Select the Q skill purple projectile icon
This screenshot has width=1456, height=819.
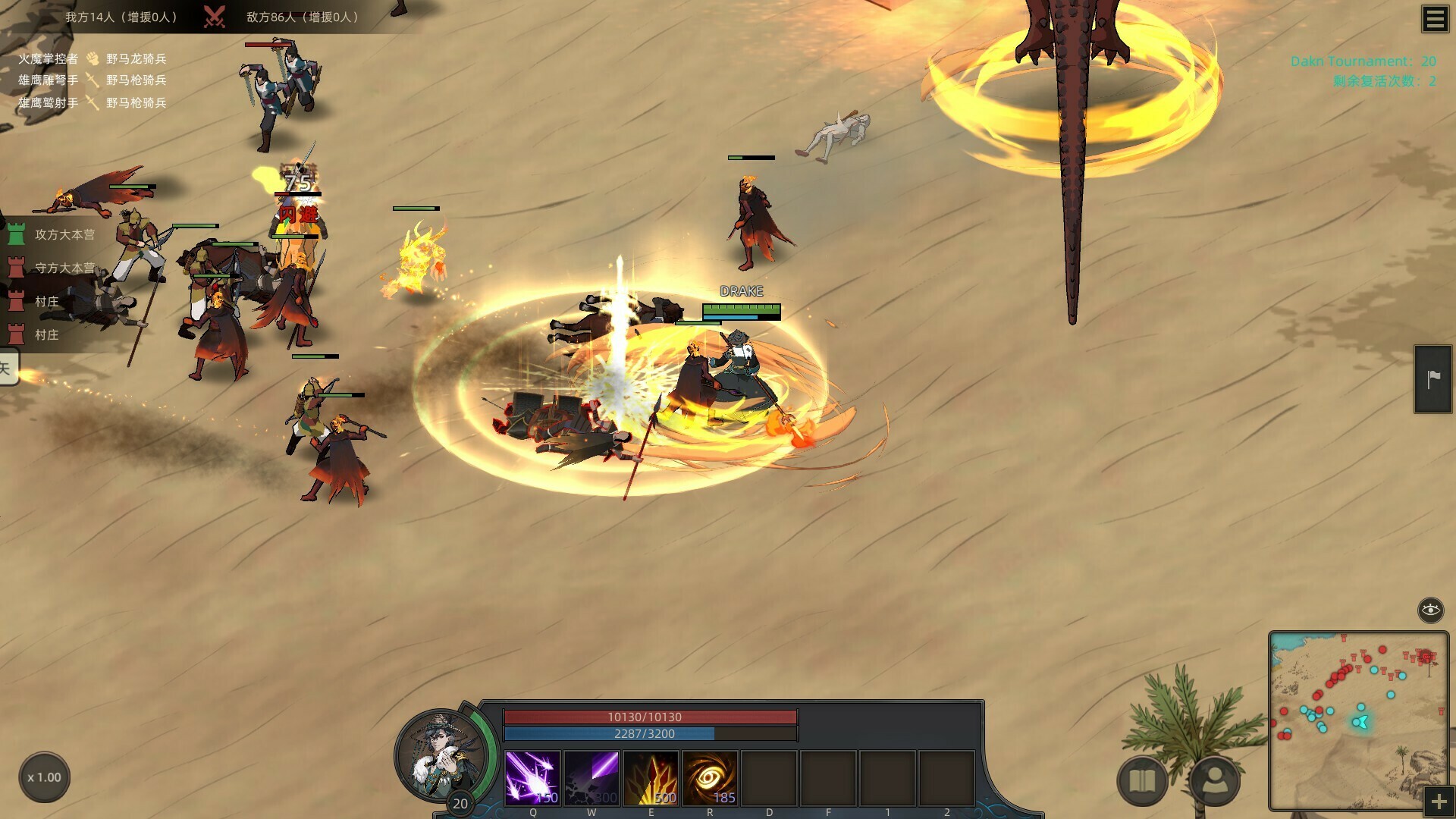click(532, 775)
